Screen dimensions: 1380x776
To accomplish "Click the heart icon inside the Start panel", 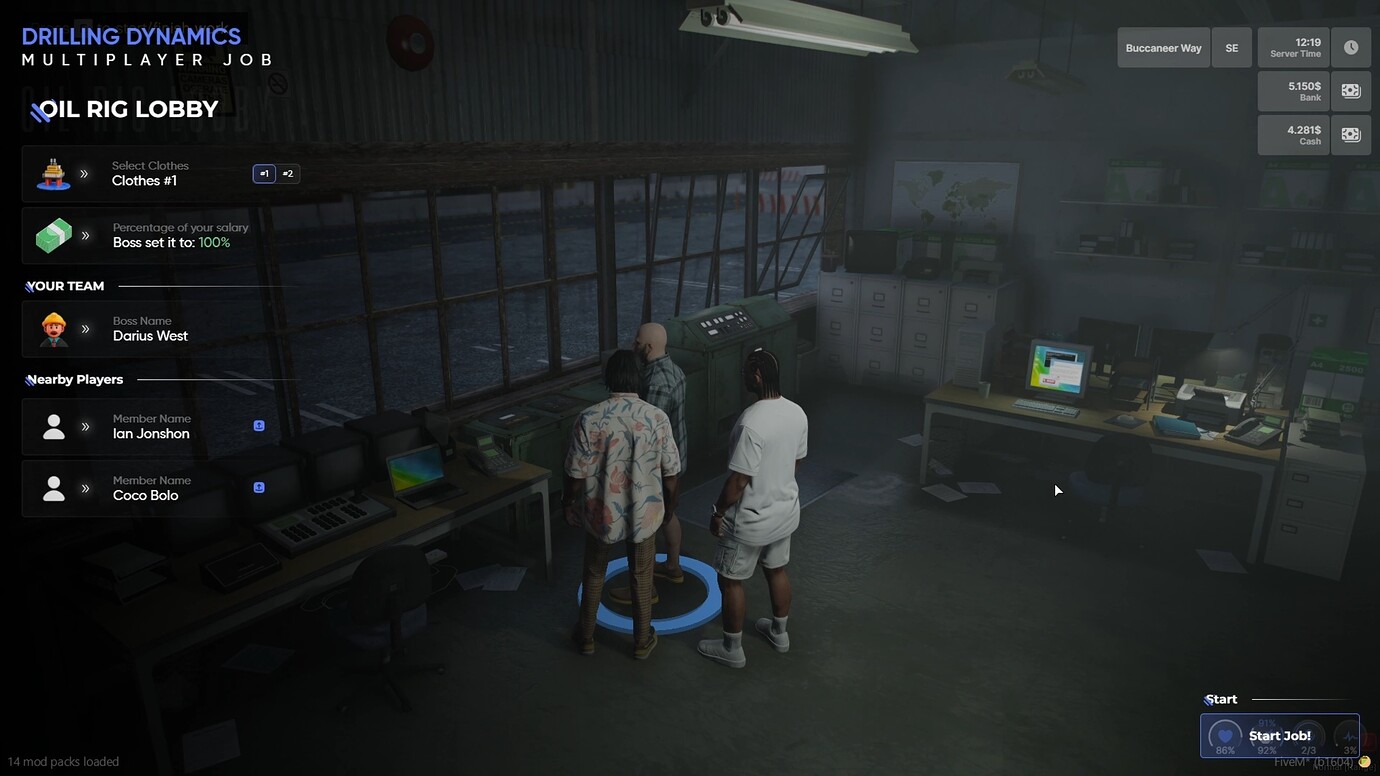I will click(x=1224, y=734).
